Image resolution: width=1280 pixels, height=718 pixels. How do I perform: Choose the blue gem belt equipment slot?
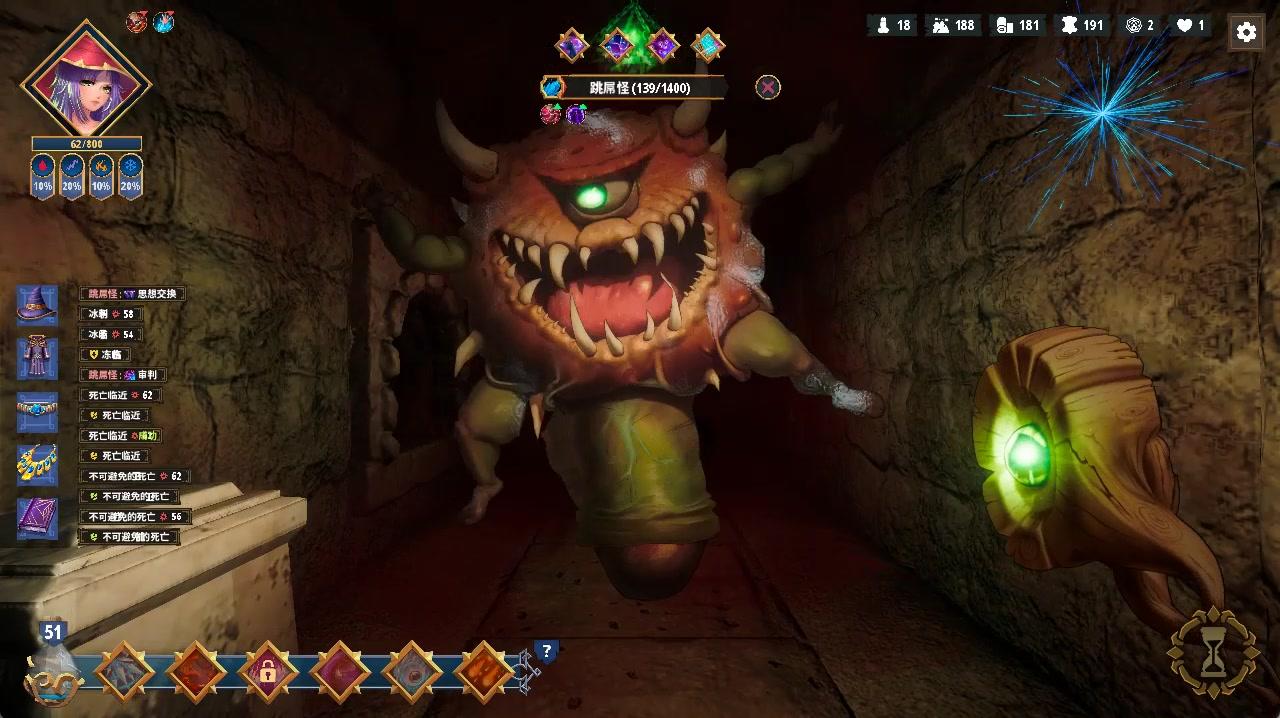click(x=37, y=412)
